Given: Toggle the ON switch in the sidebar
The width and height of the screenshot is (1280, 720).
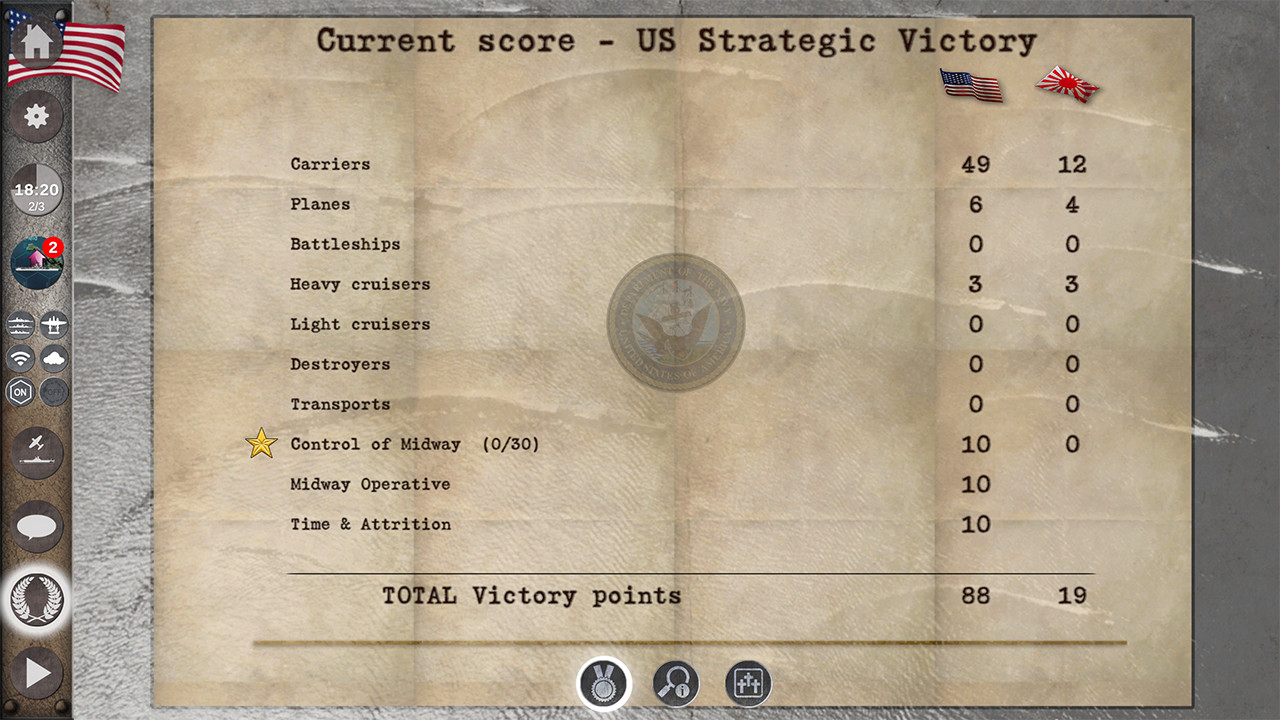Looking at the screenshot, I should (x=22, y=392).
